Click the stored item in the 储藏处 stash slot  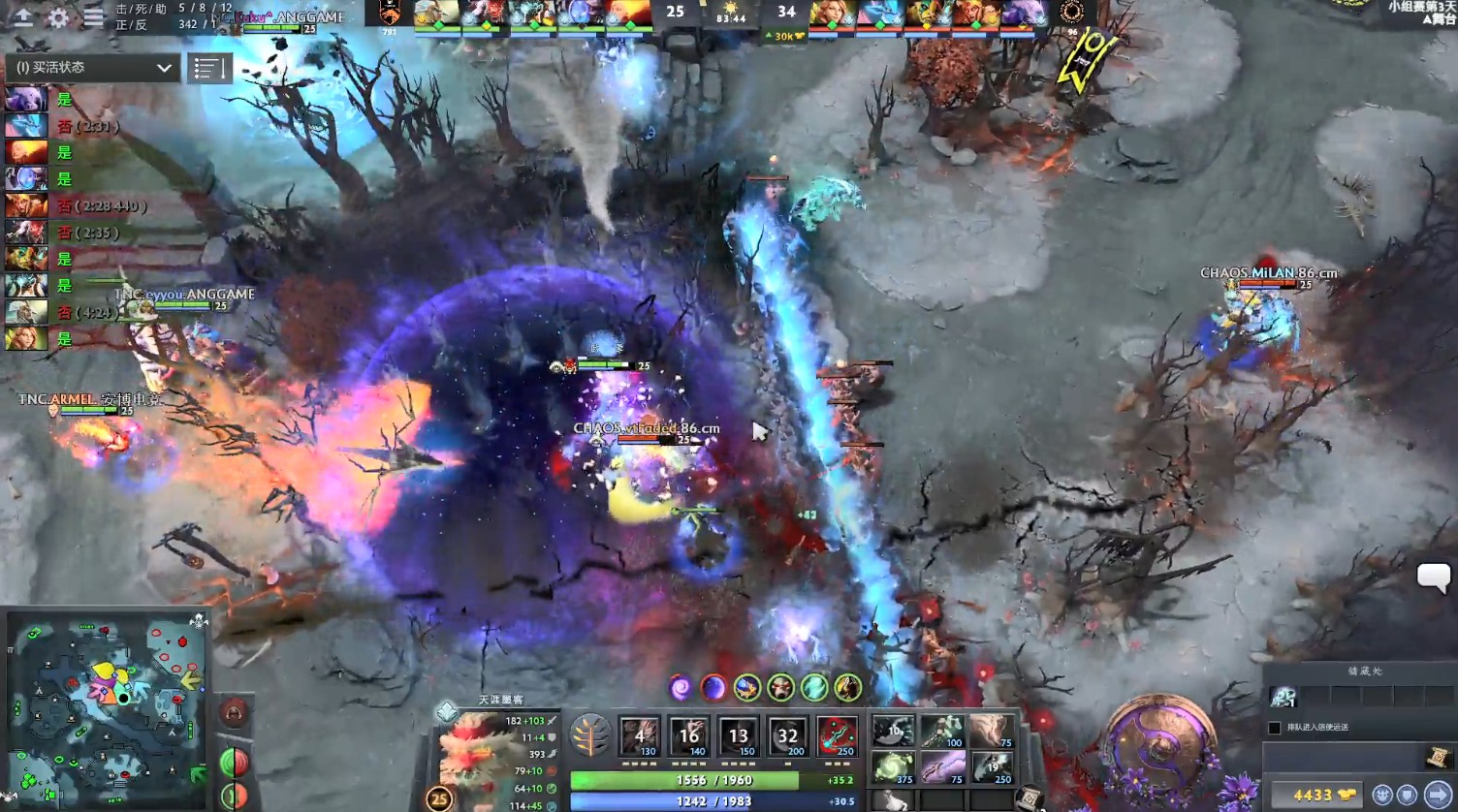click(1284, 697)
